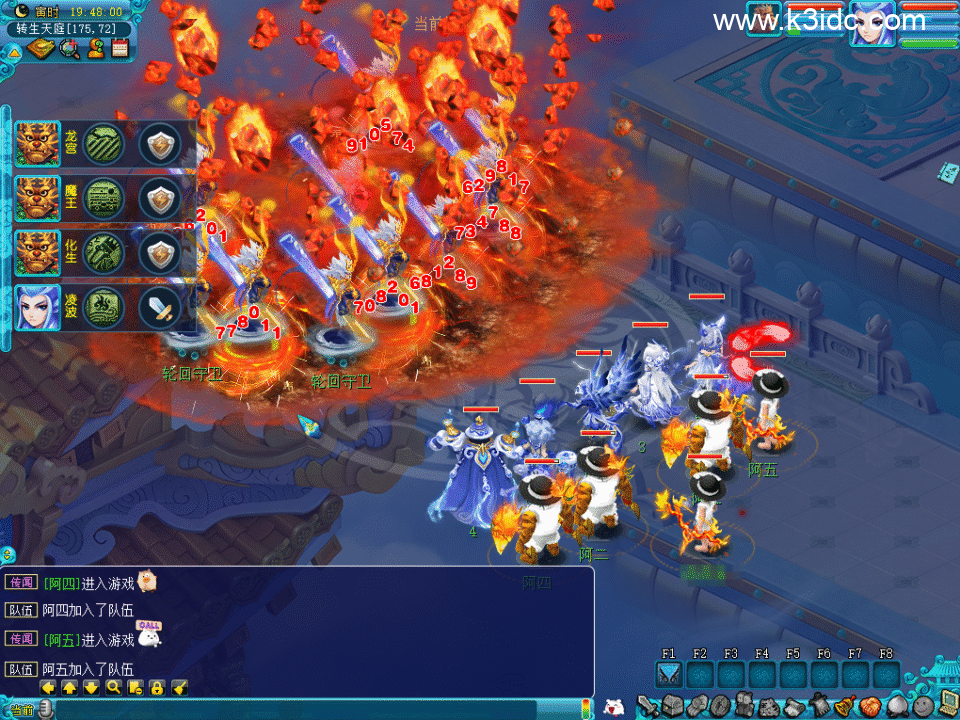Screen dimensions: 960x720
Task: Select the 龙宫 teammate portrait
Action: click(37, 143)
